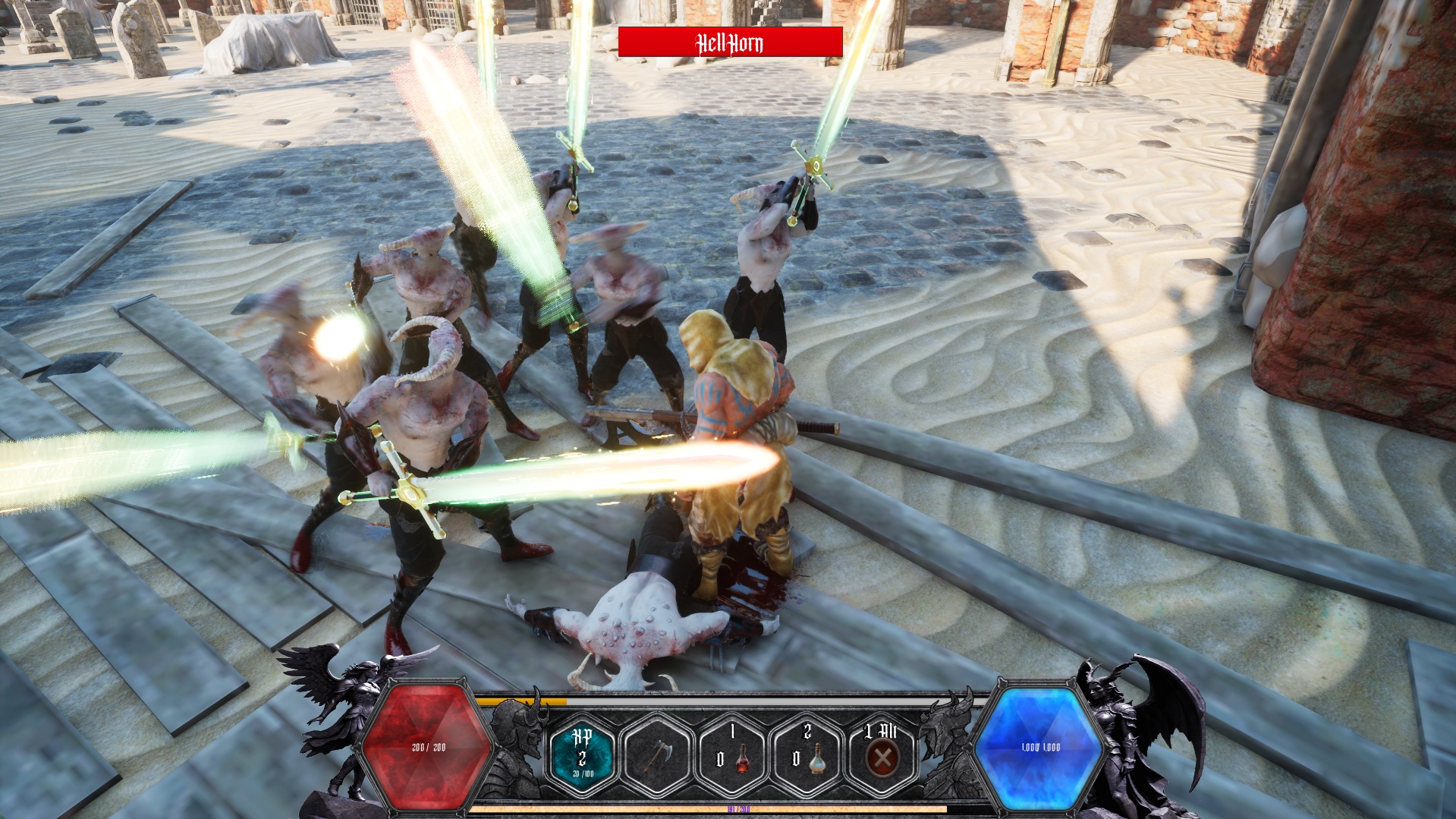The image size is (1456, 819).
Task: Use the blue mana potion slot
Action: (807, 754)
